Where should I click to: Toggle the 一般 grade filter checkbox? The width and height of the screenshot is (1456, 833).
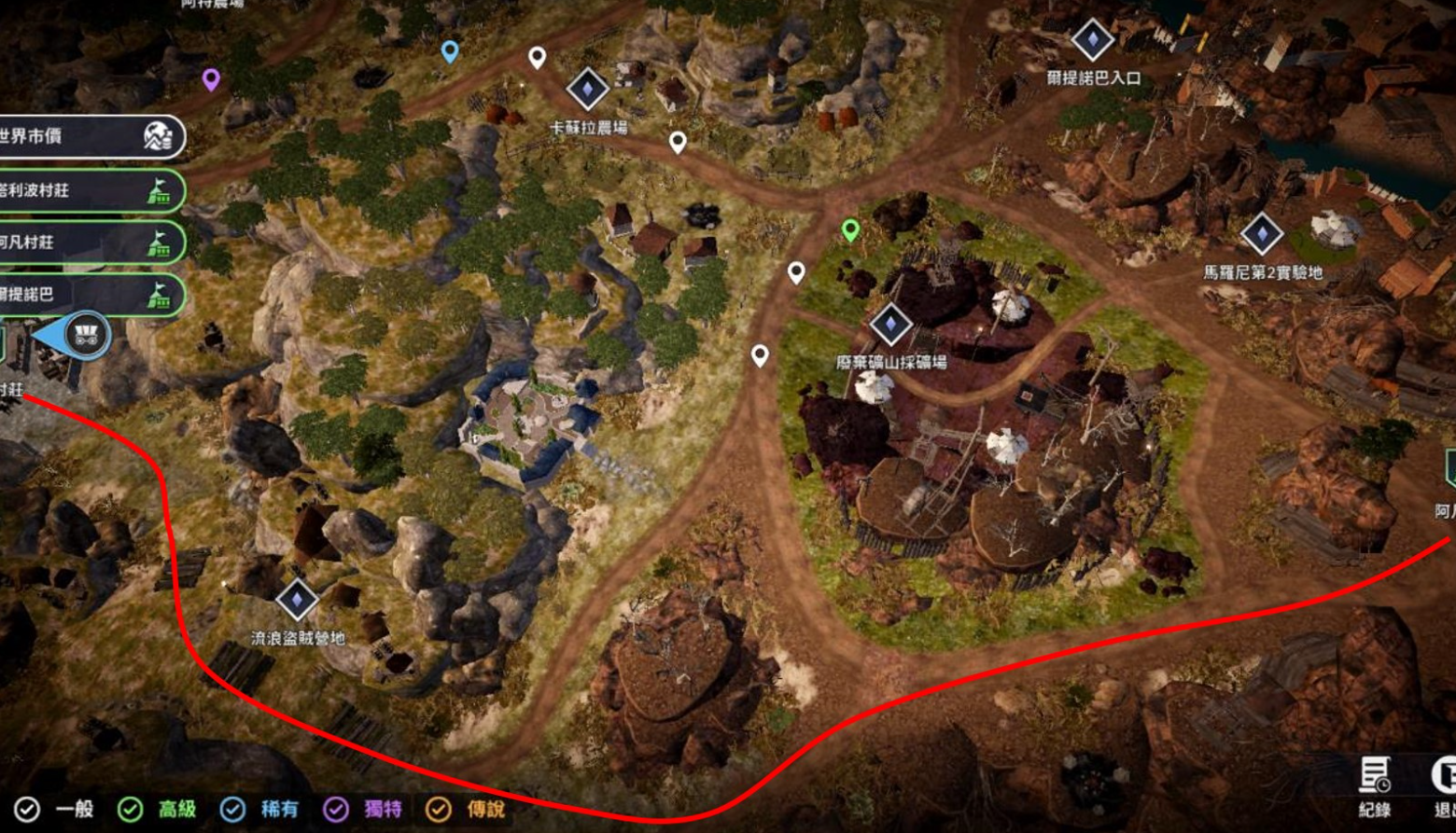click(x=27, y=810)
